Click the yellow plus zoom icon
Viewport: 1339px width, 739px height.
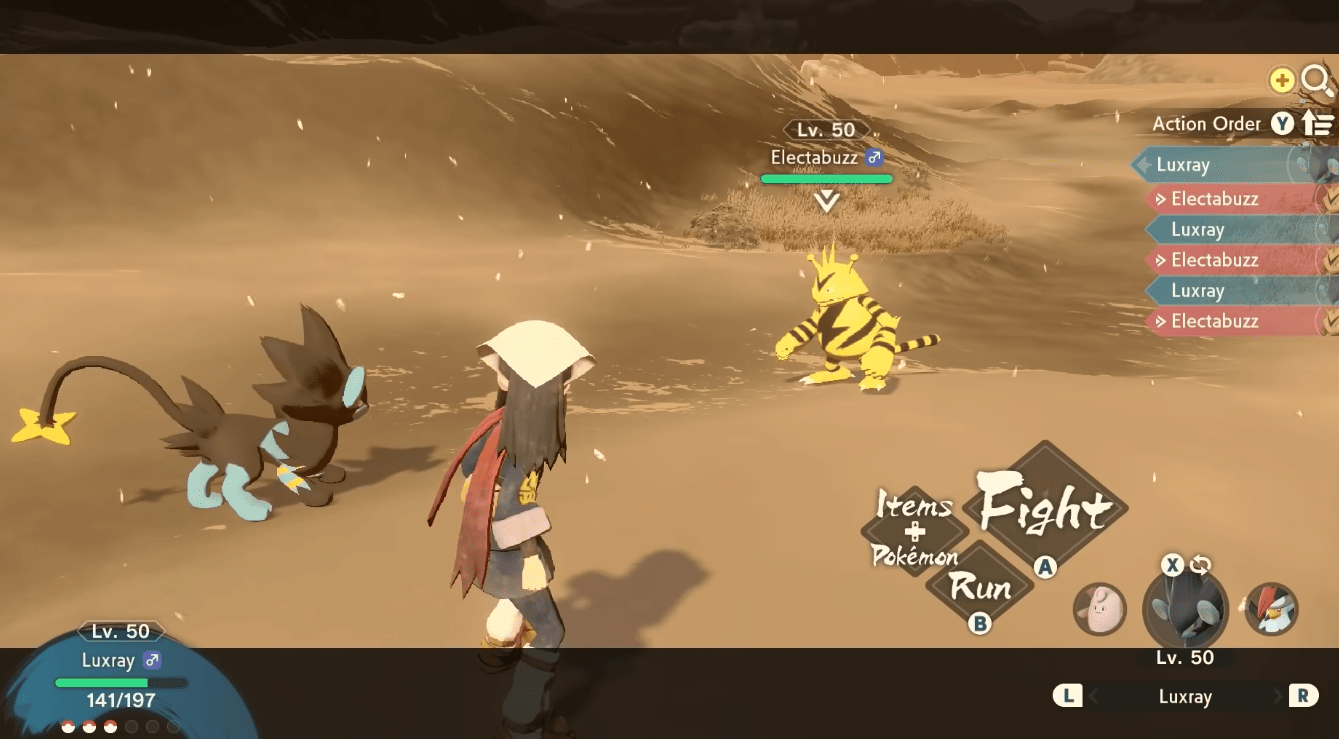(1280, 80)
